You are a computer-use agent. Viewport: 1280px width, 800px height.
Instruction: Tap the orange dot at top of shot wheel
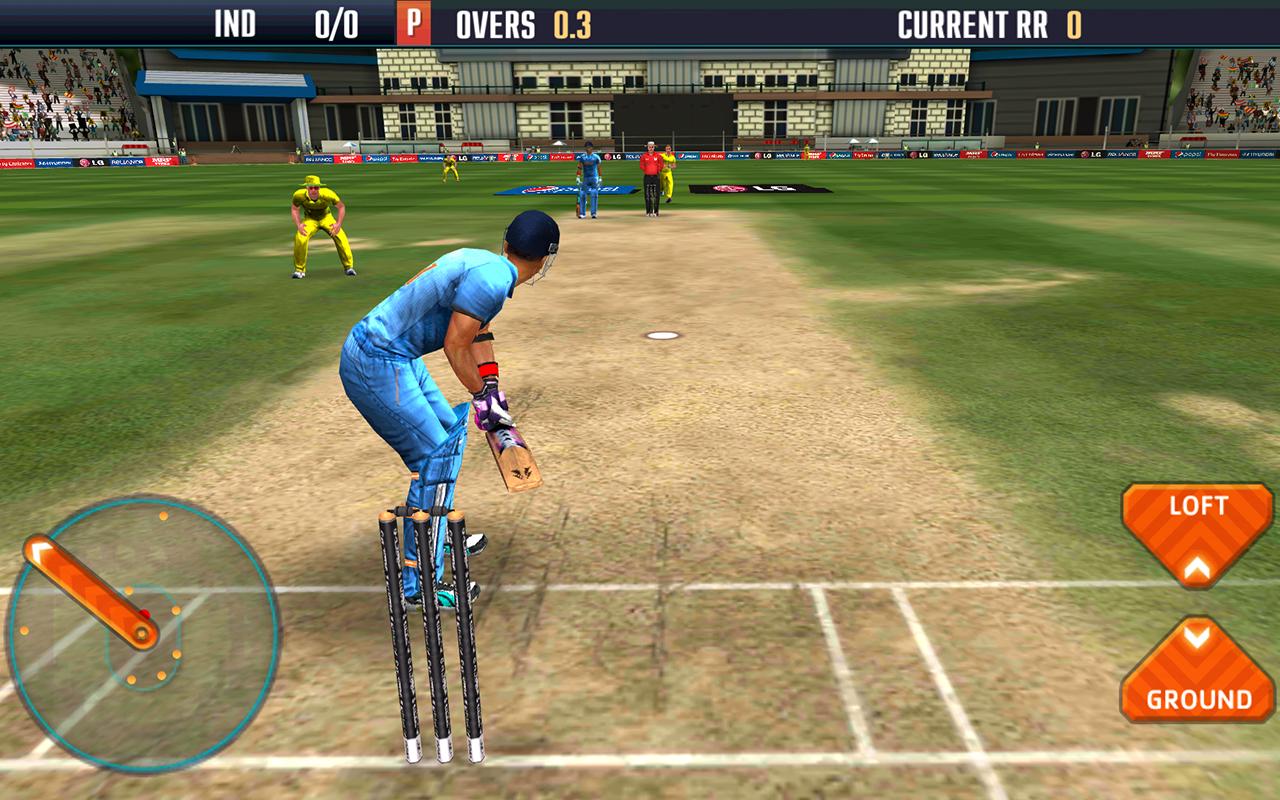point(163,516)
